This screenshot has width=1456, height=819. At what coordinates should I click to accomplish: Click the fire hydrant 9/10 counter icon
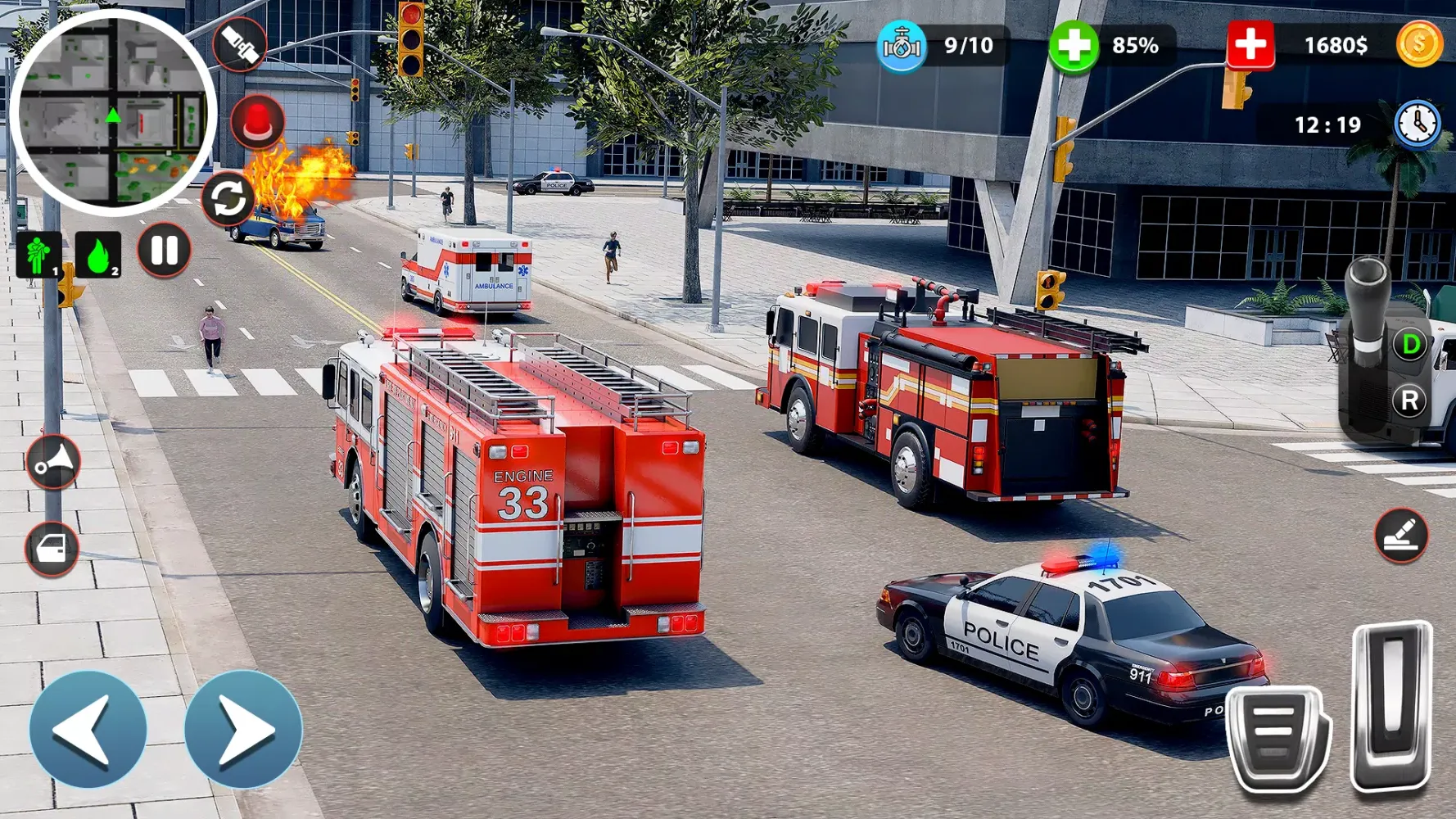901,47
